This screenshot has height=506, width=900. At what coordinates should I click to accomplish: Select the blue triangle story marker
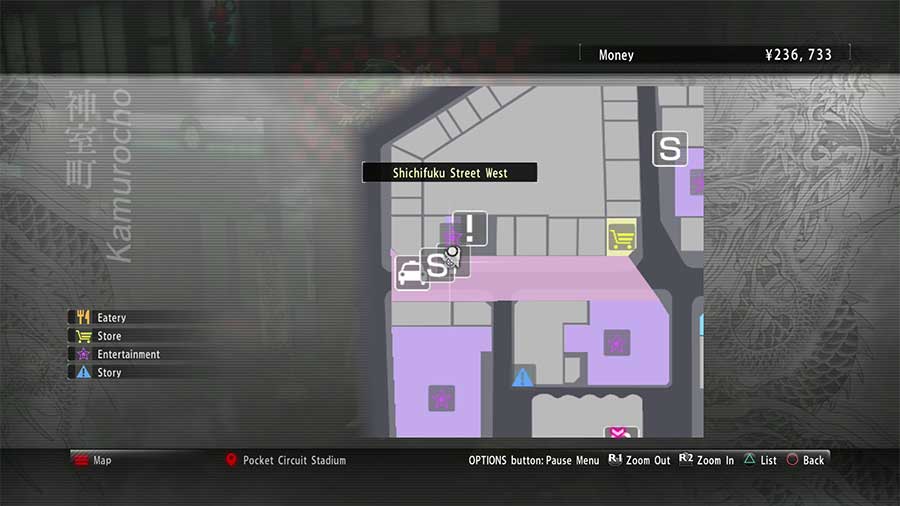click(x=522, y=377)
